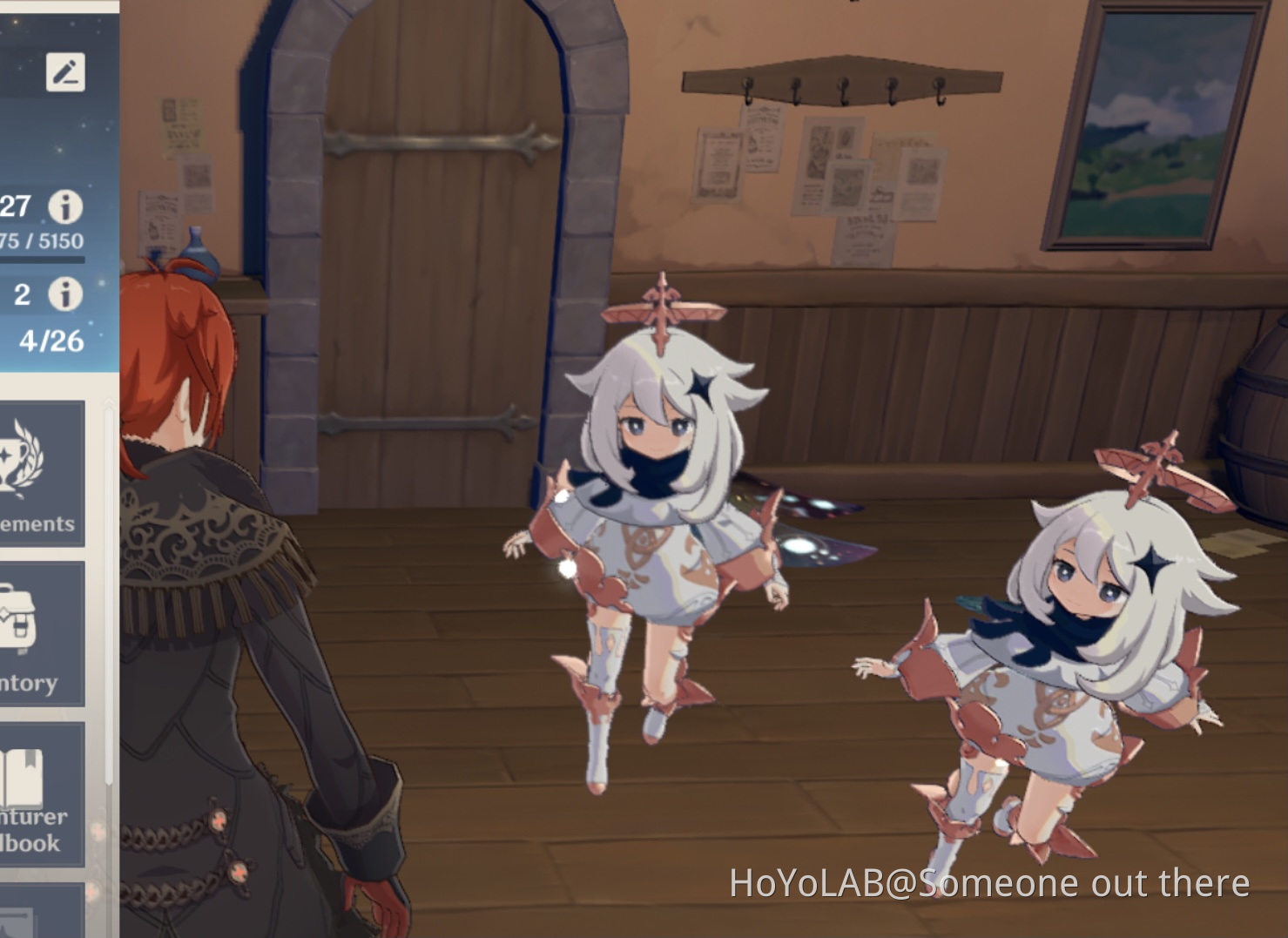Image resolution: width=1288 pixels, height=938 pixels.
Task: Click the info icon beside World Level 2
Action: 68,294
